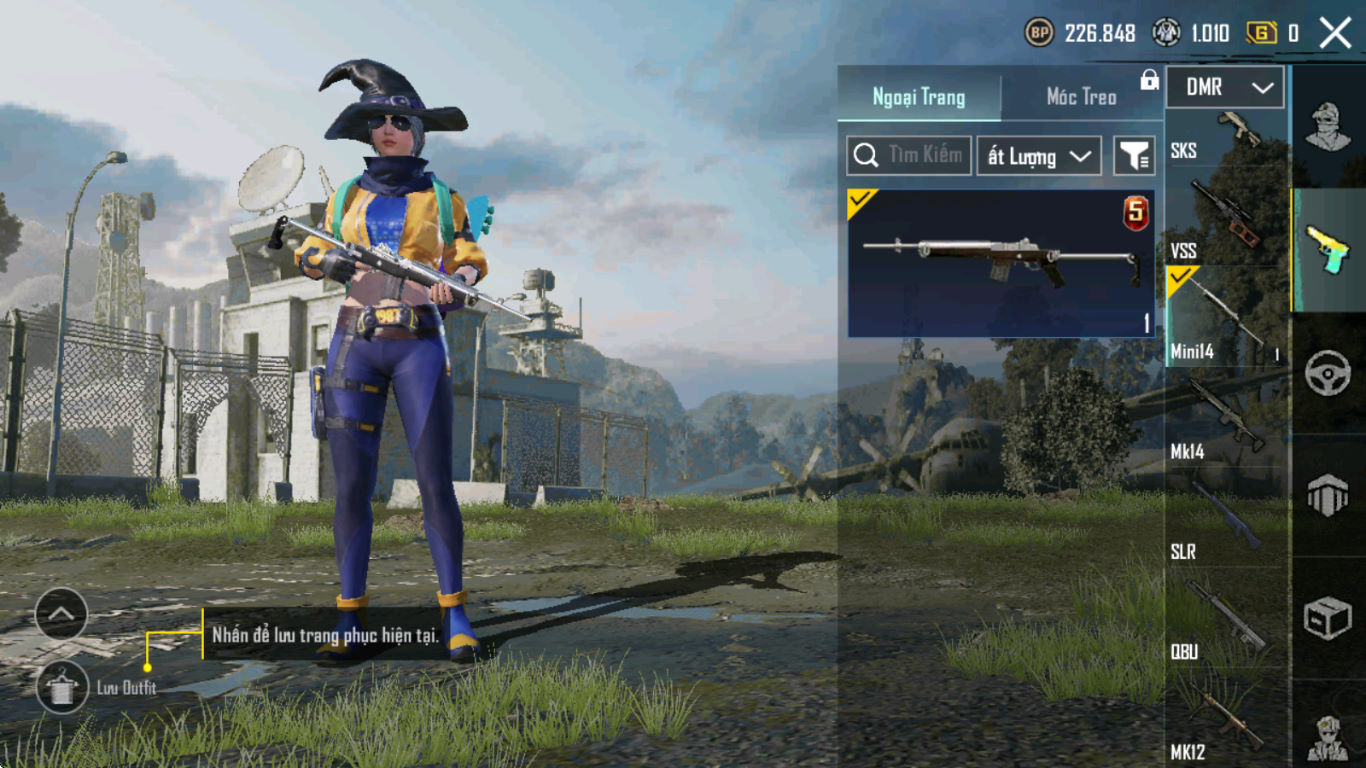Select the Mini14 skin thumbnail
The width and height of the screenshot is (1366, 768).
click(x=1001, y=264)
